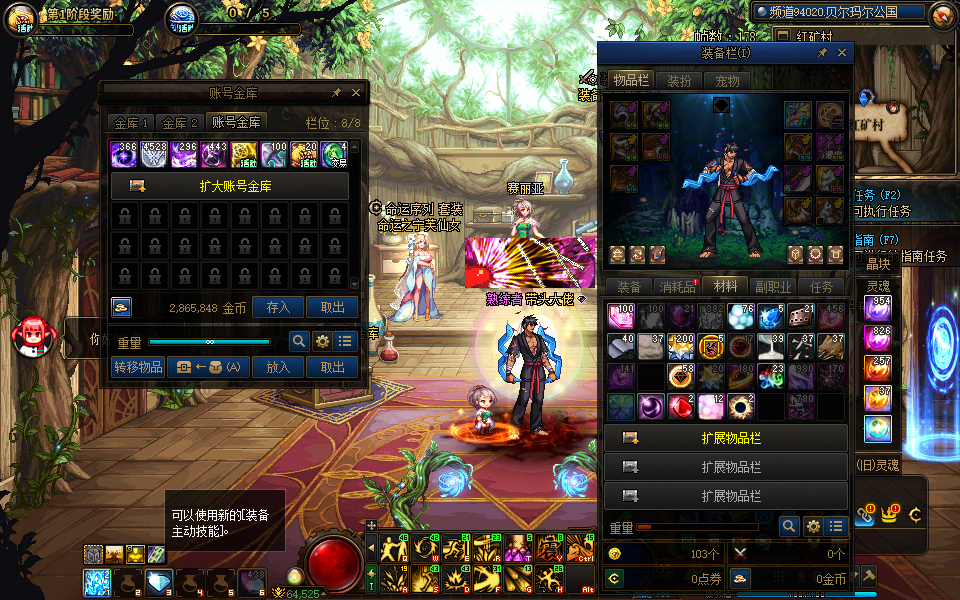The height and width of the screenshot is (600, 960).
Task: Open the 消耗品 consumables tab
Action: click(x=676, y=287)
